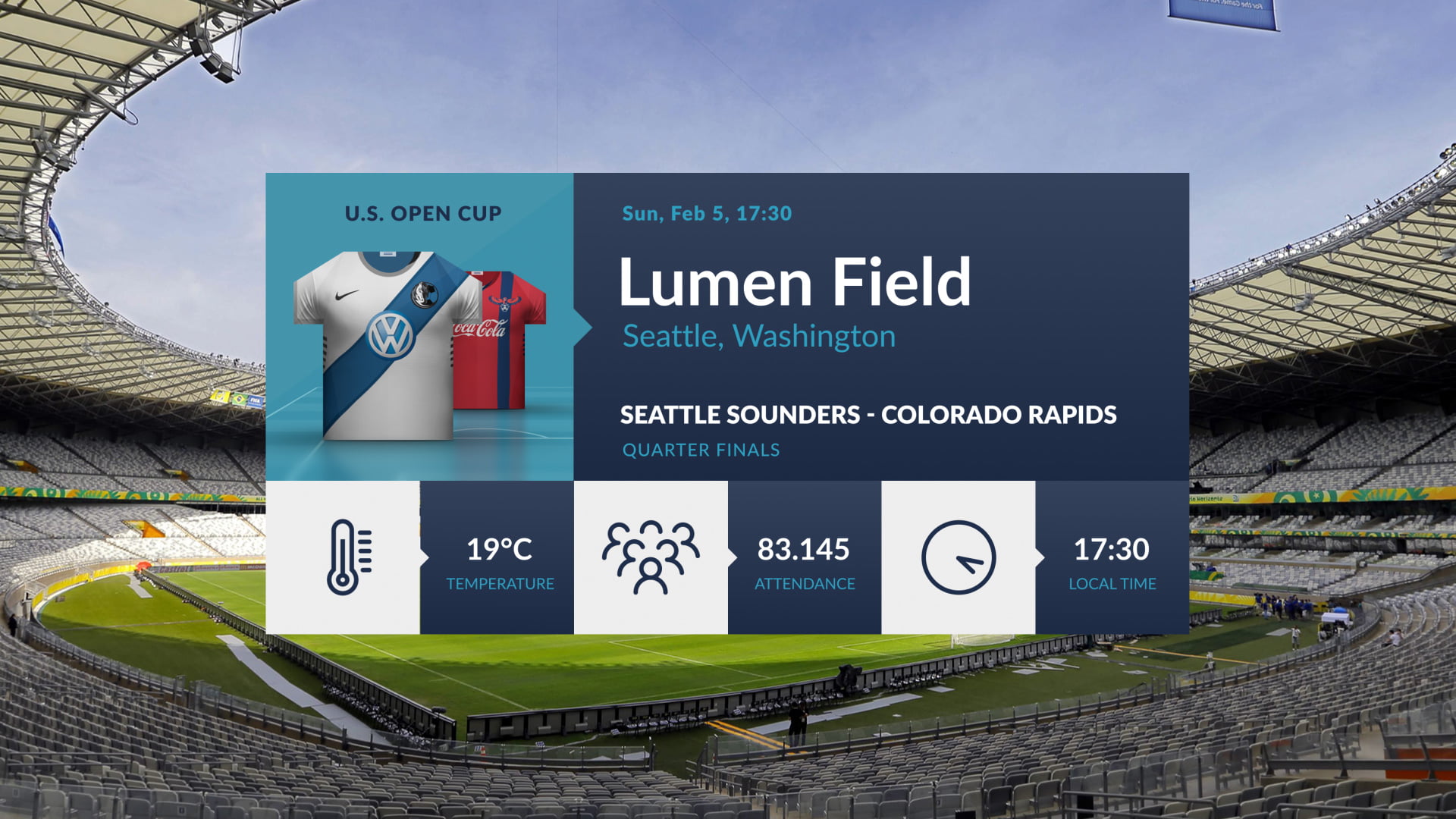Click the clock local time icon
This screenshot has width=1456, height=819.
coord(958,557)
